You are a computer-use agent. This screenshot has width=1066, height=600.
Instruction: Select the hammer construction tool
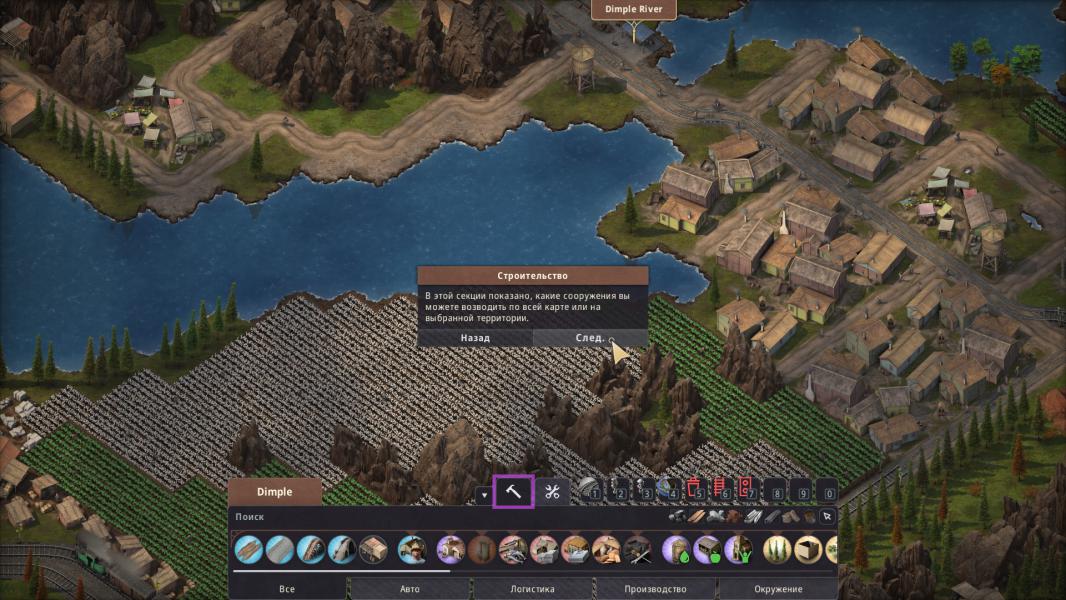click(514, 492)
